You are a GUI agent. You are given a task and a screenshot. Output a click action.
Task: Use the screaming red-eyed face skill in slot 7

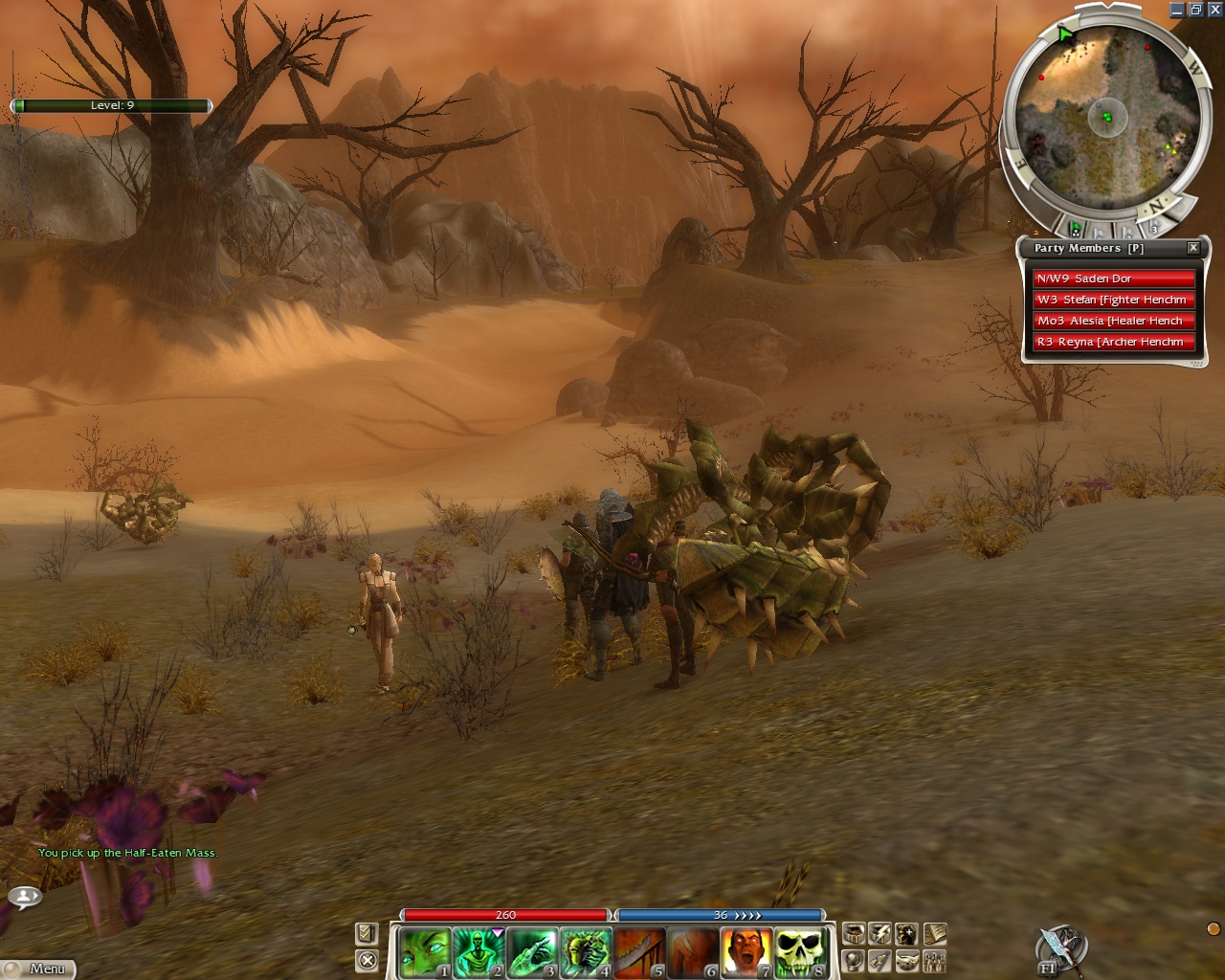coord(746,952)
